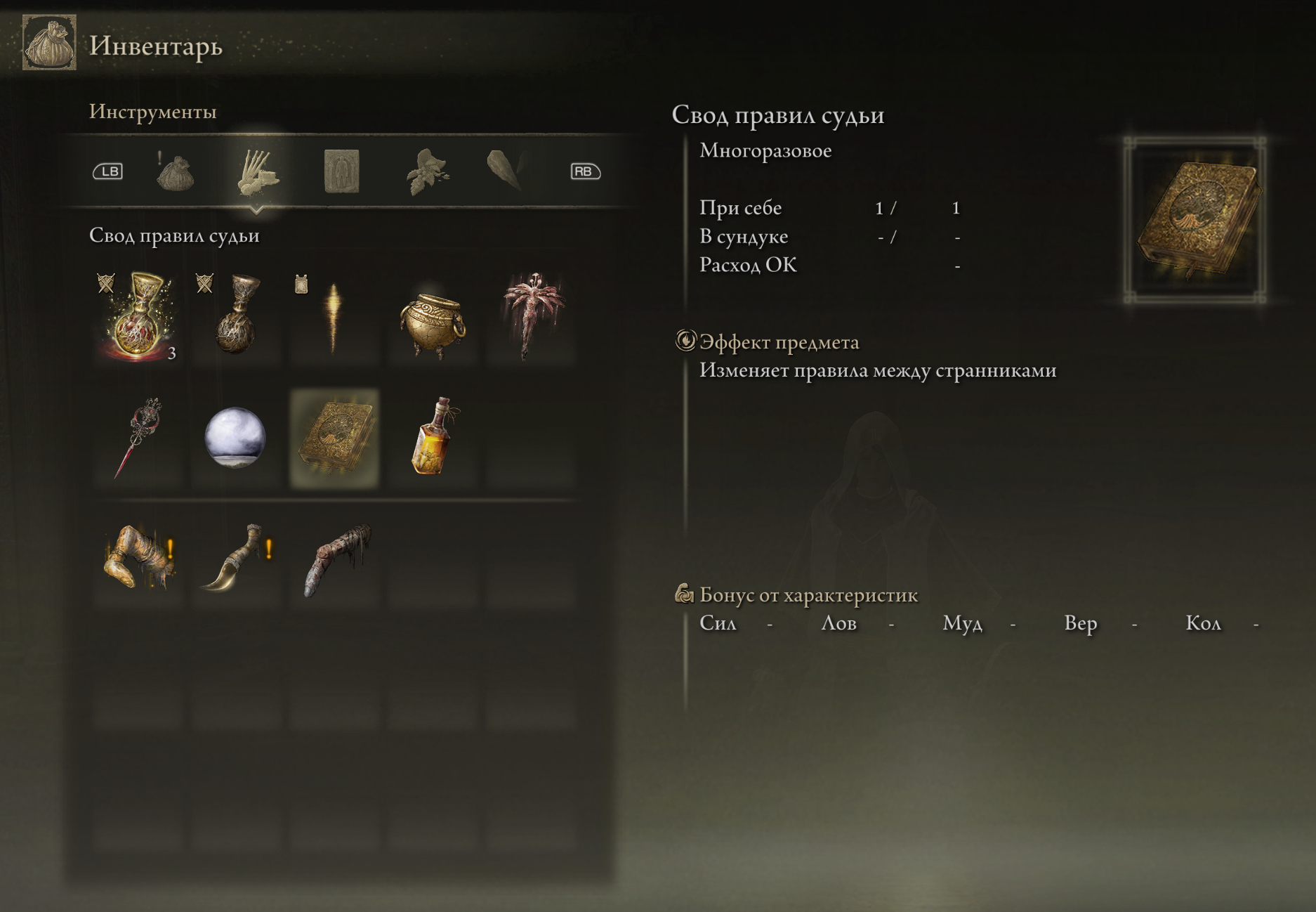Select the golden furled finger item

(138, 560)
